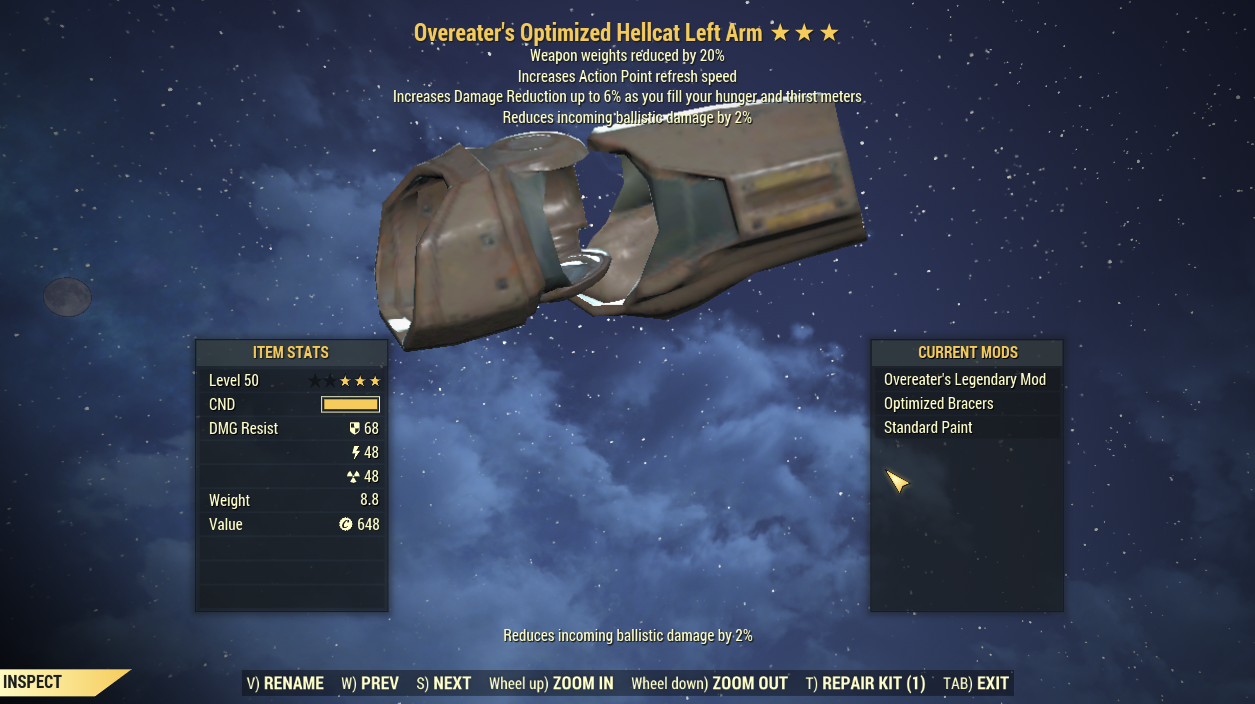Go to the previous item with Prev
Image resolution: width=1255 pixels, height=704 pixels.
[370, 684]
